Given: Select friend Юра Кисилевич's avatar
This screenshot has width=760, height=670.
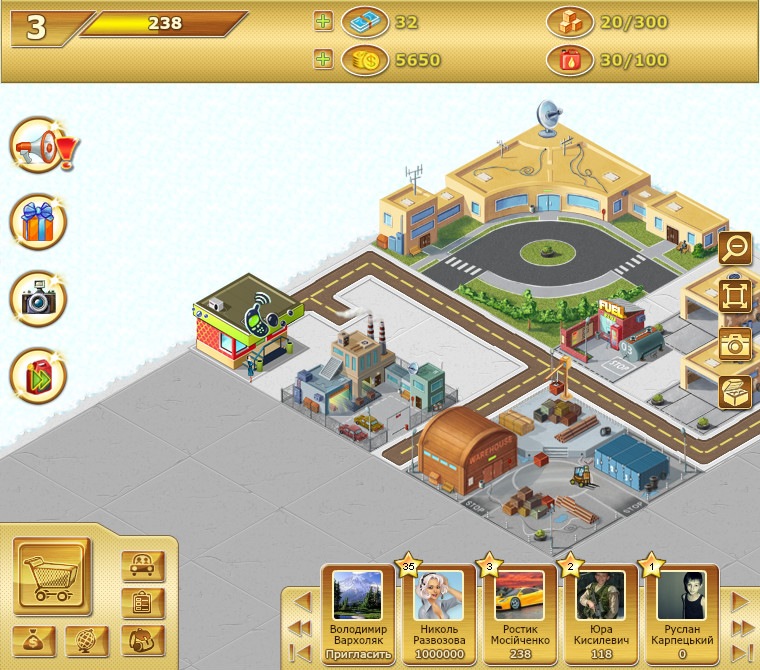Looking at the screenshot, I should click(601, 596).
